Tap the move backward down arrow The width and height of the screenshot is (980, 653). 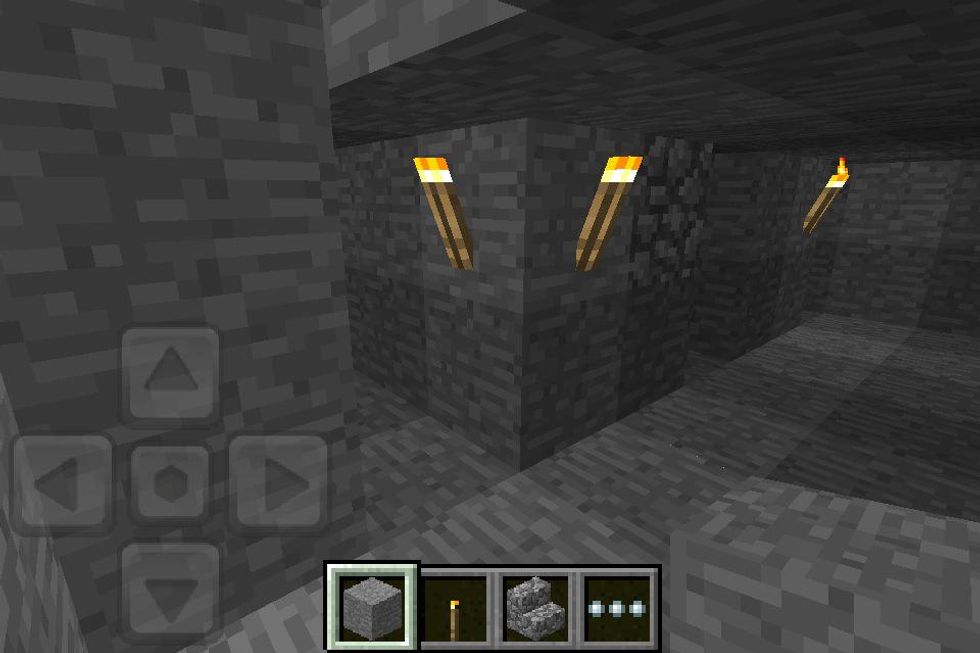(170, 592)
